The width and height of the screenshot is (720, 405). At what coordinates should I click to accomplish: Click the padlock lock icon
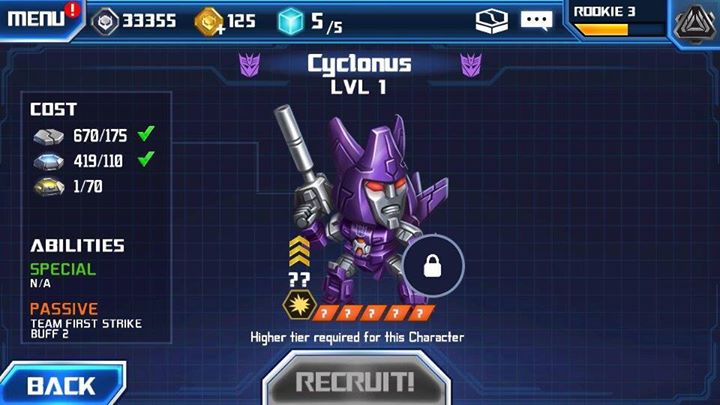434,266
